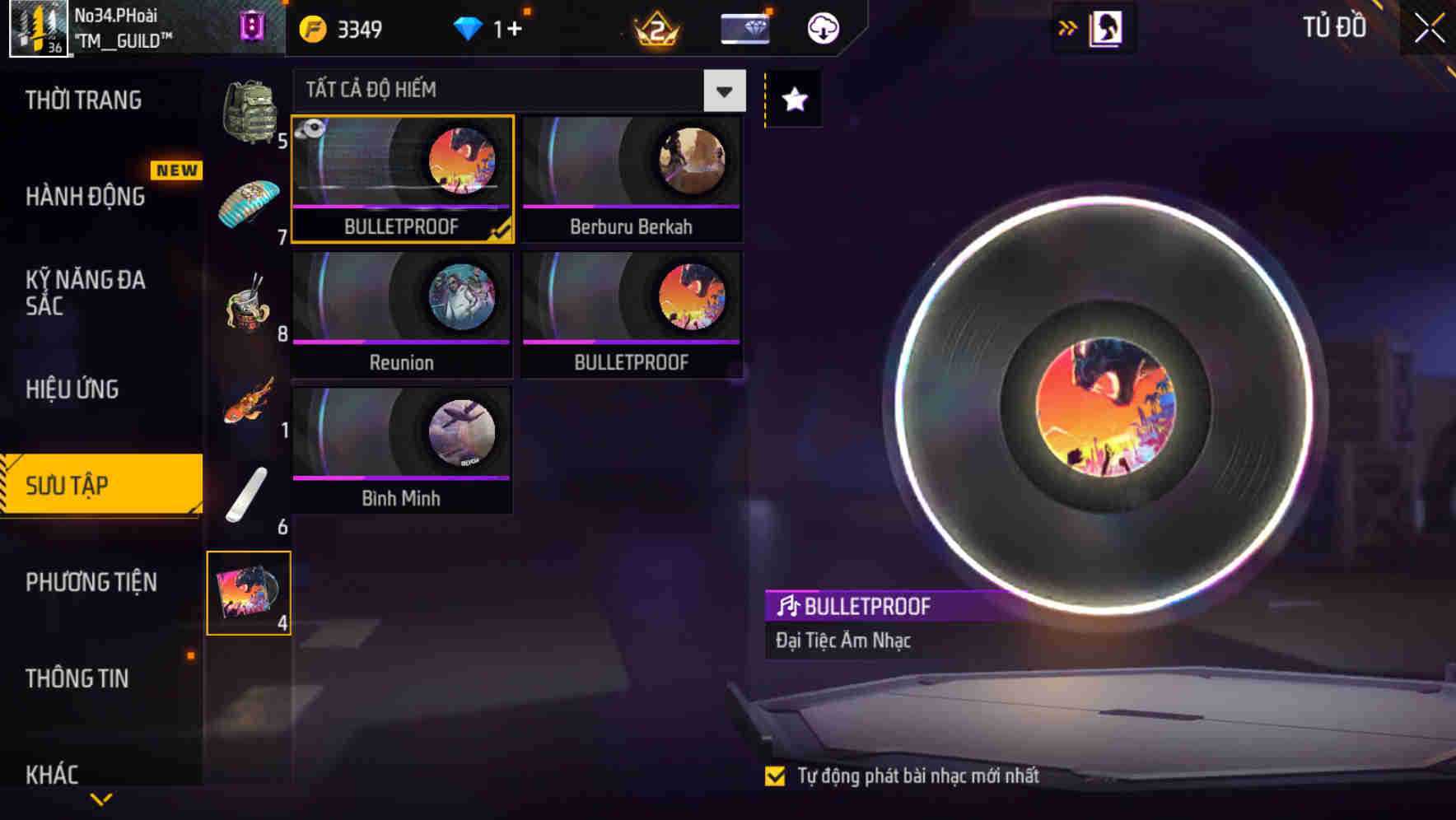Open the music disc category icon
The width and height of the screenshot is (1456, 820).
[x=250, y=593]
